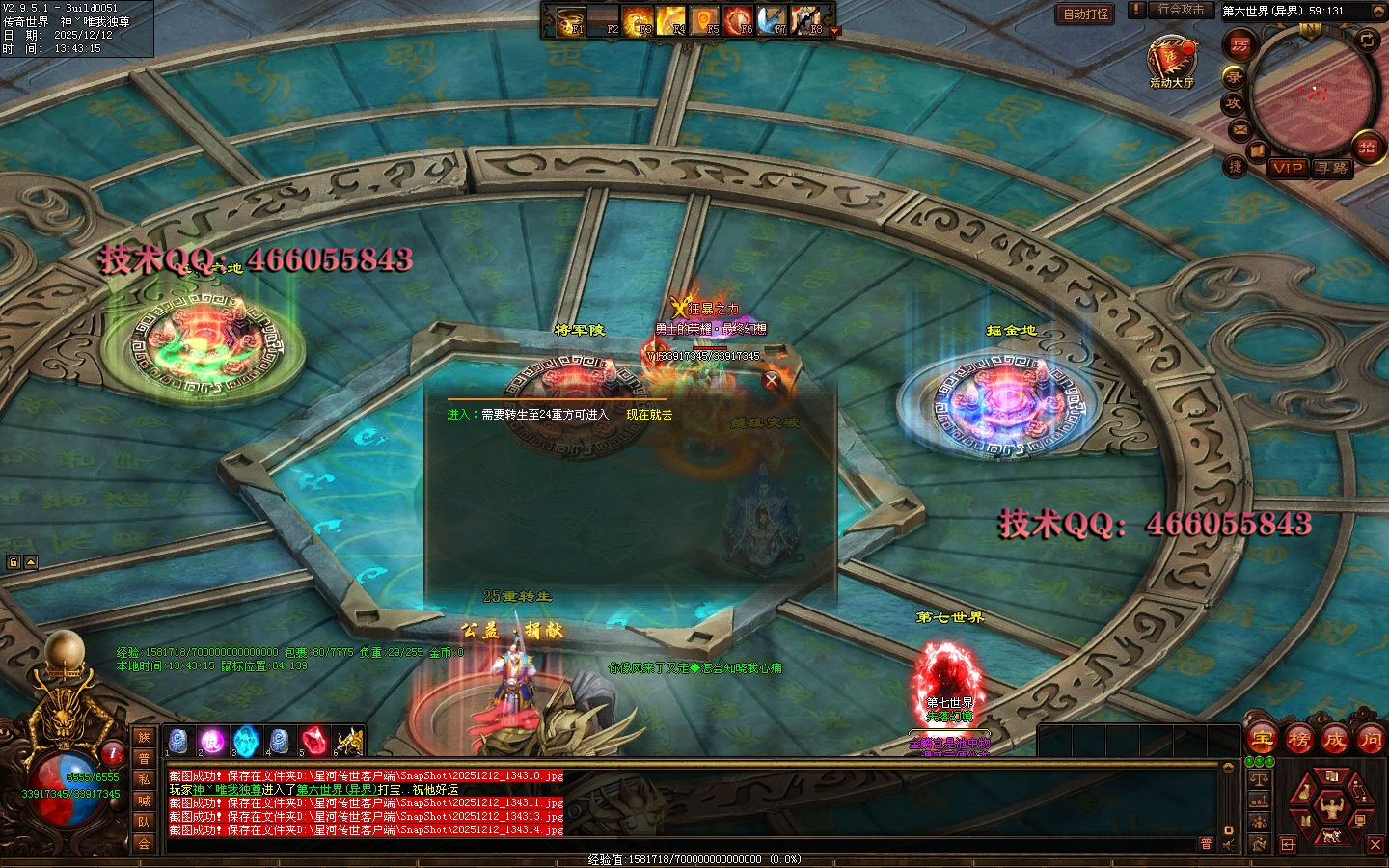Start 寻路 pathfinding beside VIP
Screen dimensions: 1389x868
pyautogui.click(x=1332, y=168)
